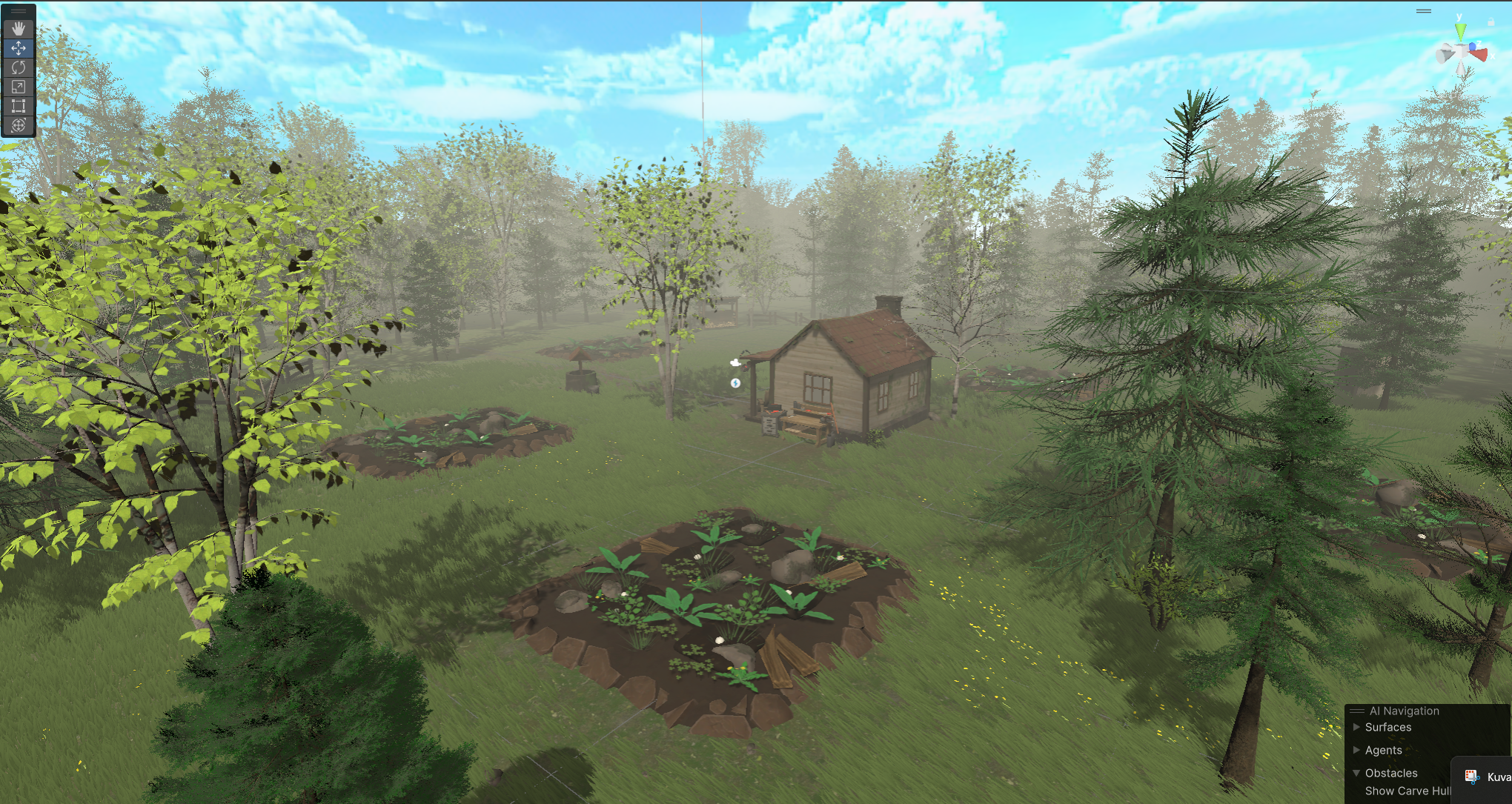The height and width of the screenshot is (804, 1512).
Task: Click the AI Navigation panel drag handle
Action: (1357, 711)
